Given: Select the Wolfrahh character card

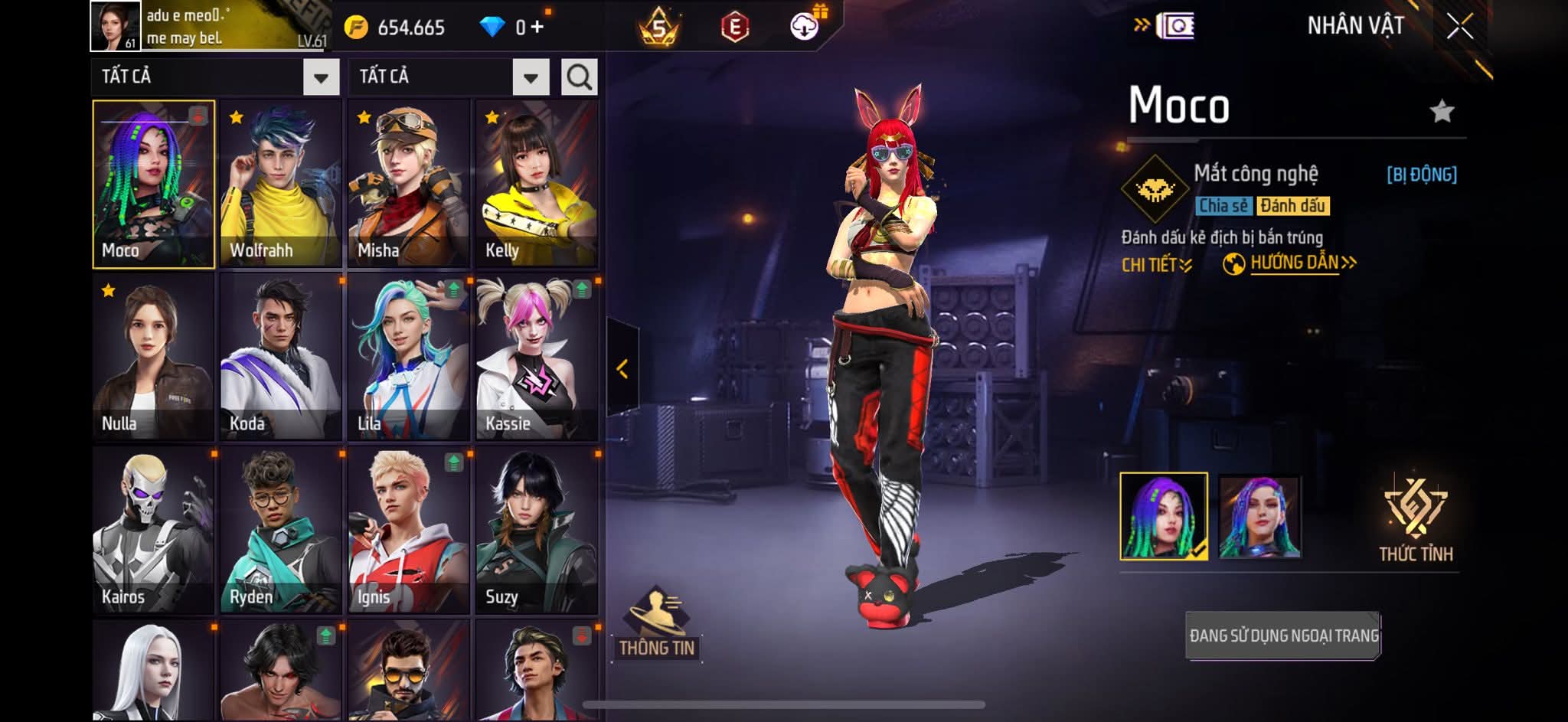Looking at the screenshot, I should [281, 184].
